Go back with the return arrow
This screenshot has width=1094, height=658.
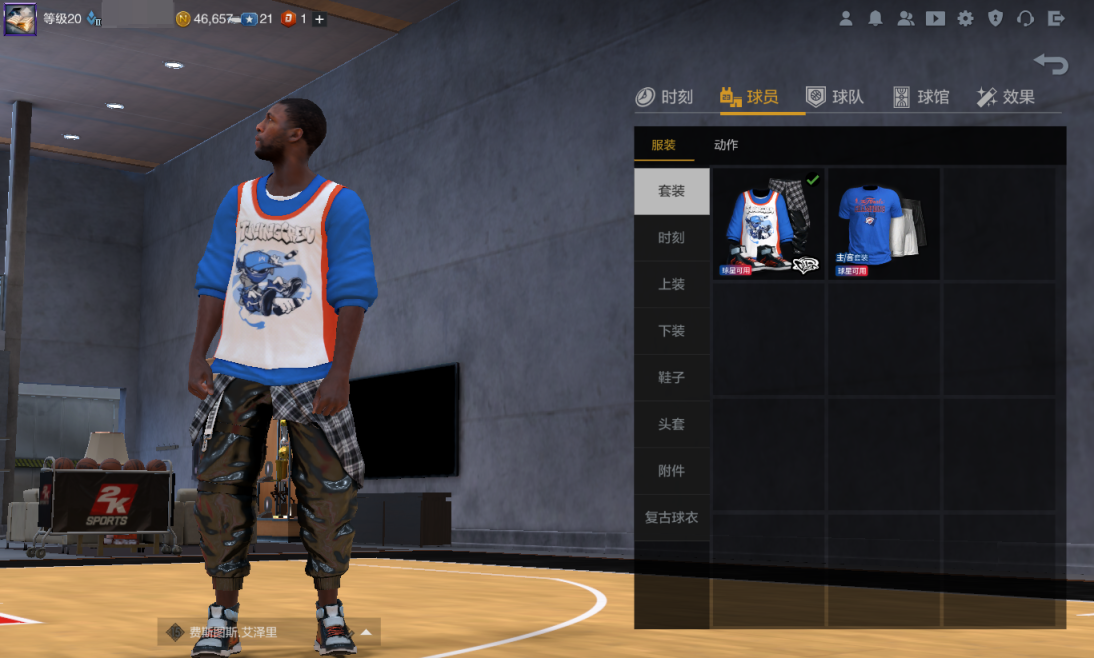coord(1051,65)
